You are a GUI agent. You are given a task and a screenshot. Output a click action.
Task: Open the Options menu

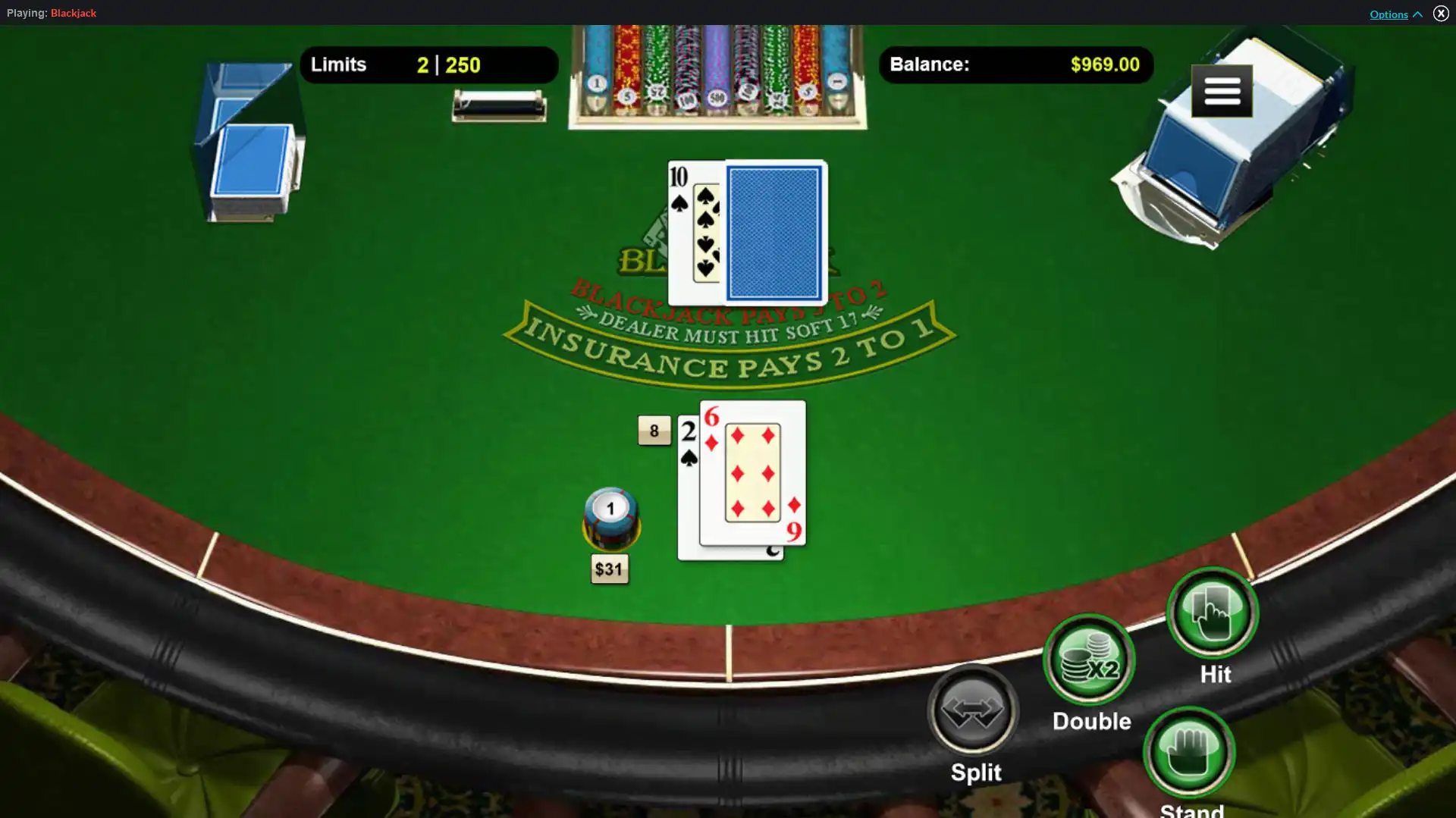click(x=1388, y=14)
